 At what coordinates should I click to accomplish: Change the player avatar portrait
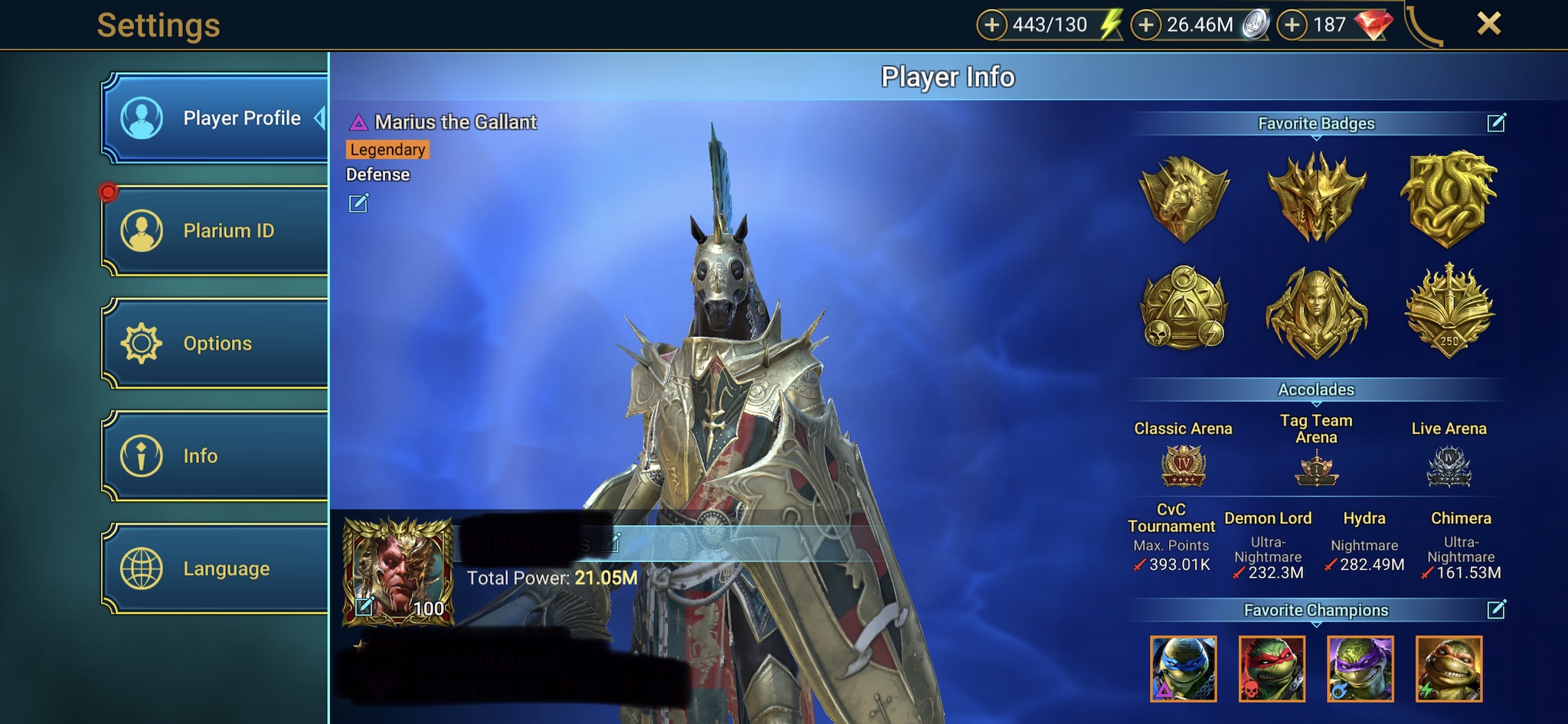(x=365, y=607)
